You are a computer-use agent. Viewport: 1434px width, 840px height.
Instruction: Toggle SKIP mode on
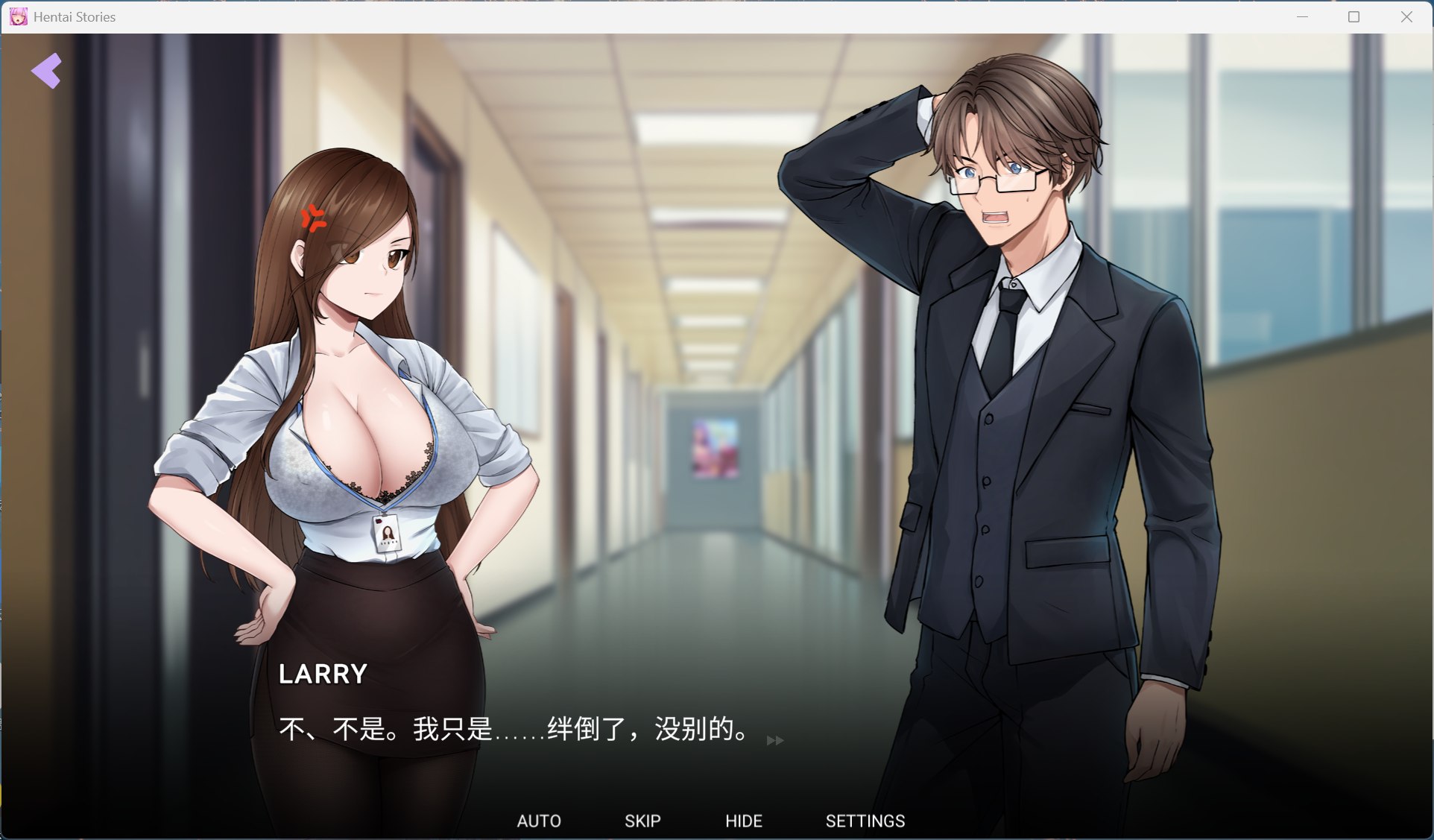click(642, 821)
